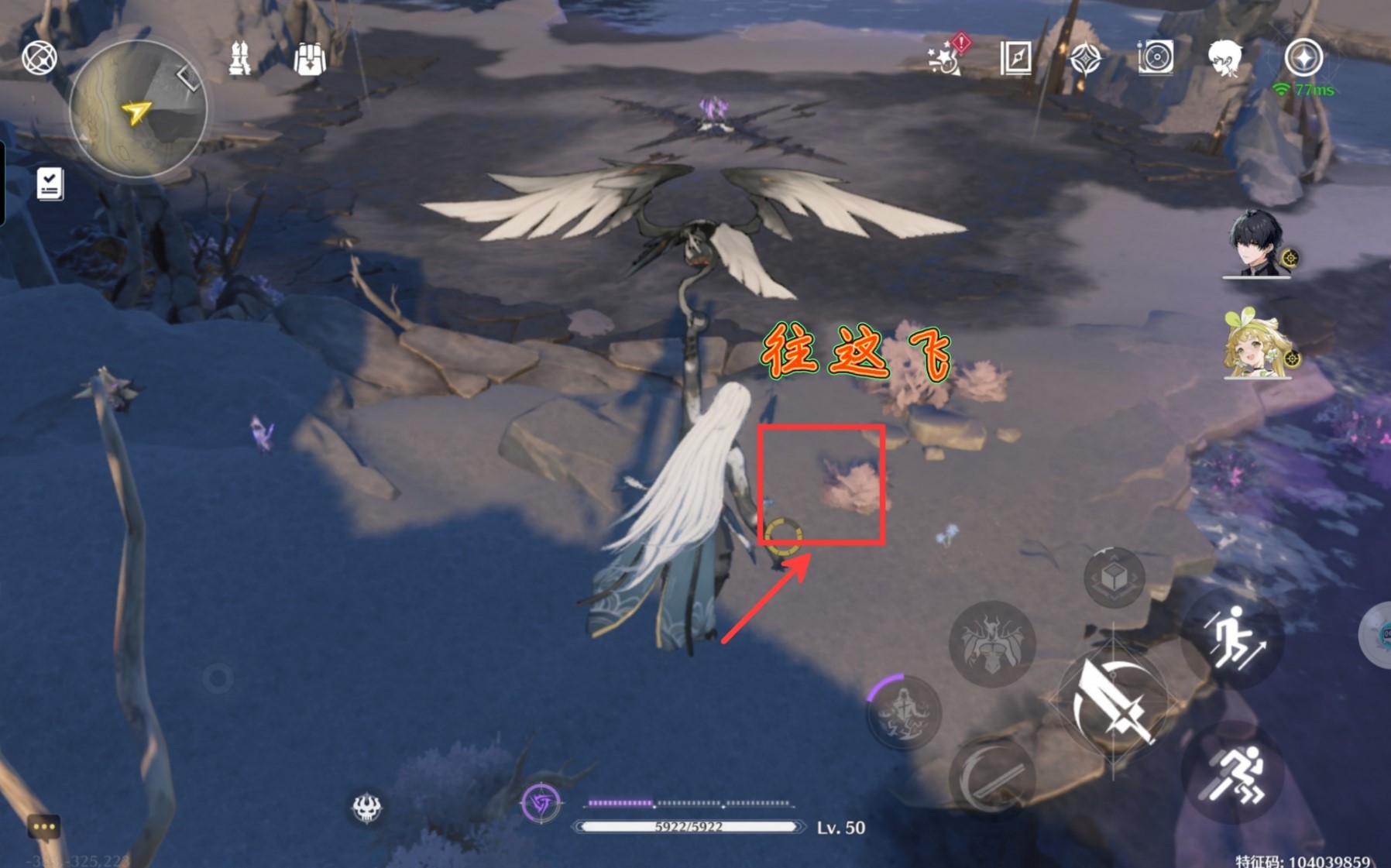Activate the horned demon echo skill
Viewport: 1391px width, 868px height.
[991, 643]
